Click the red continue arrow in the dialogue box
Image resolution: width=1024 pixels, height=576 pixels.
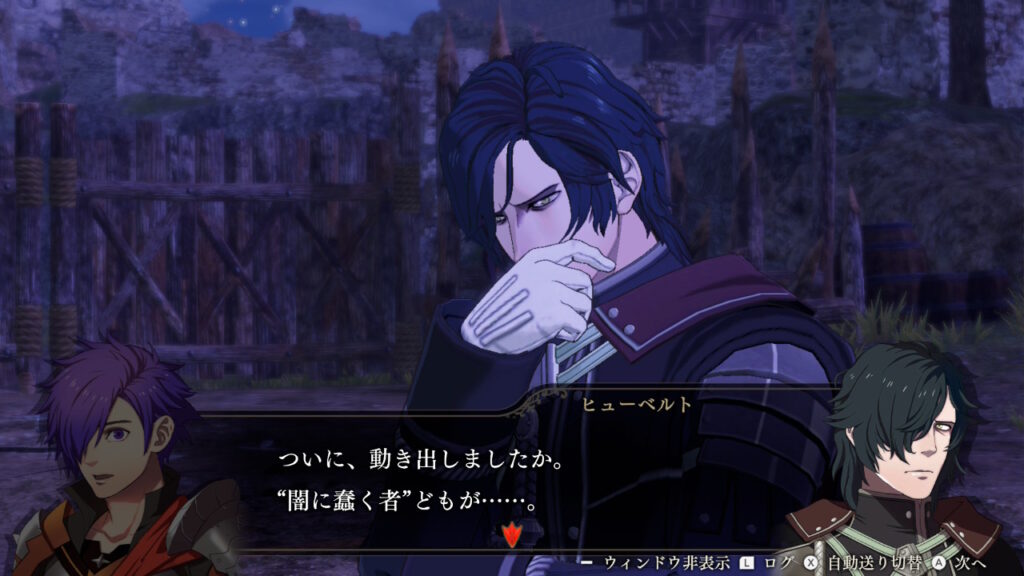(512, 535)
